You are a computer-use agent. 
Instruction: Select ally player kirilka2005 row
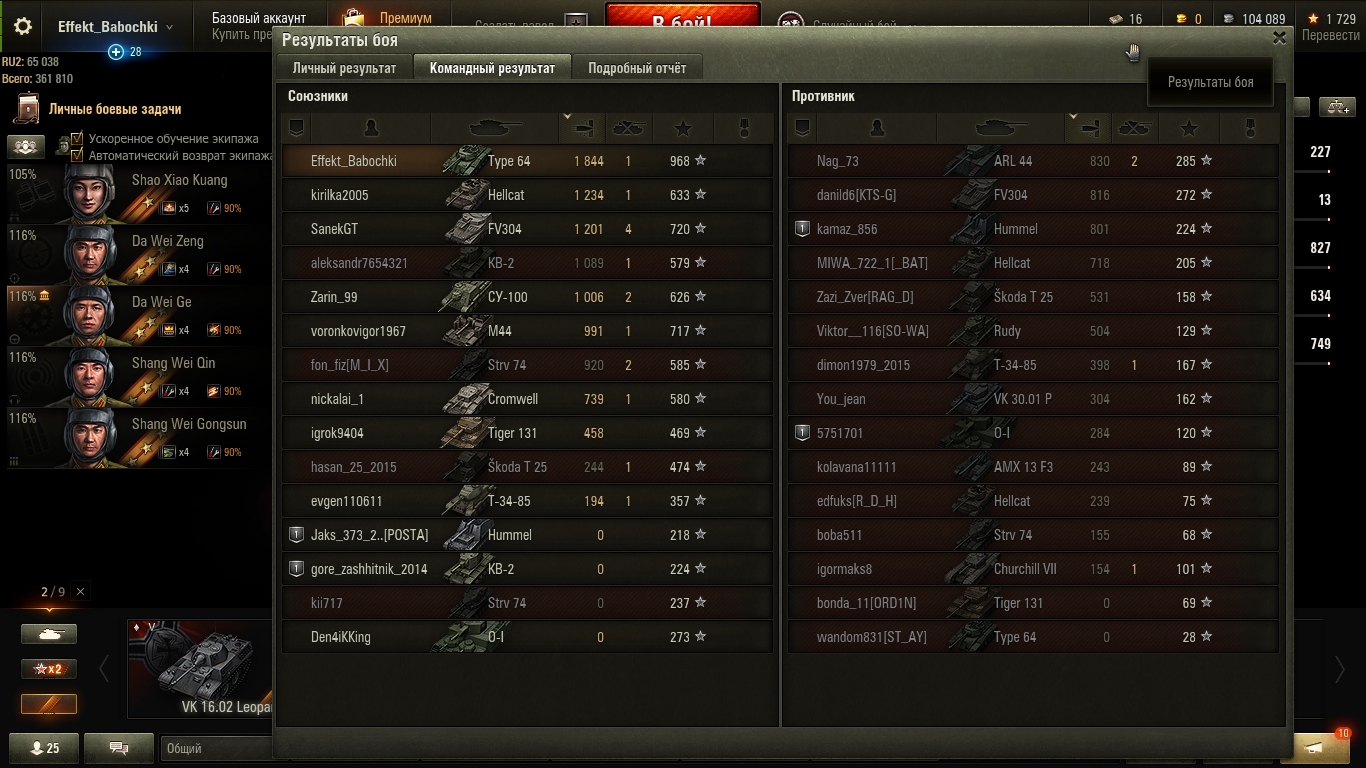(527, 195)
